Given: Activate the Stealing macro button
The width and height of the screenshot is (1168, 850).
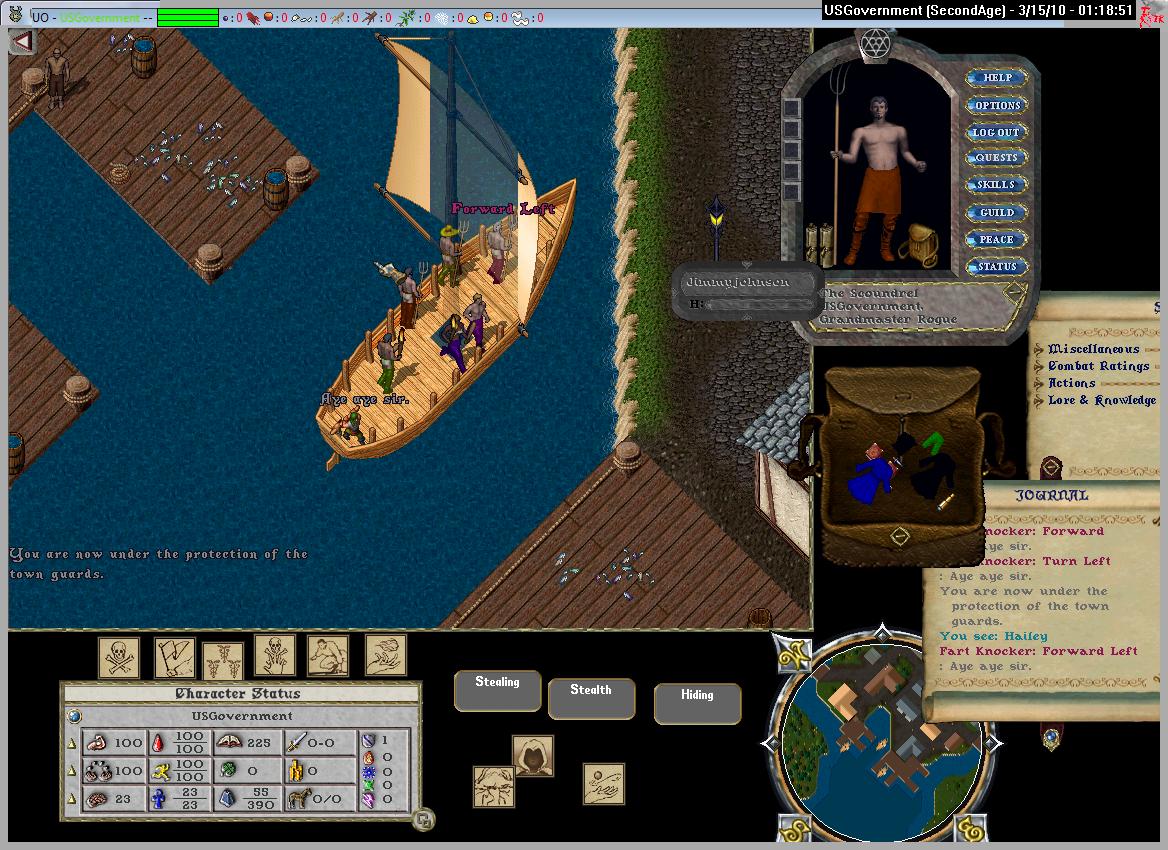Looking at the screenshot, I should pyautogui.click(x=497, y=690).
